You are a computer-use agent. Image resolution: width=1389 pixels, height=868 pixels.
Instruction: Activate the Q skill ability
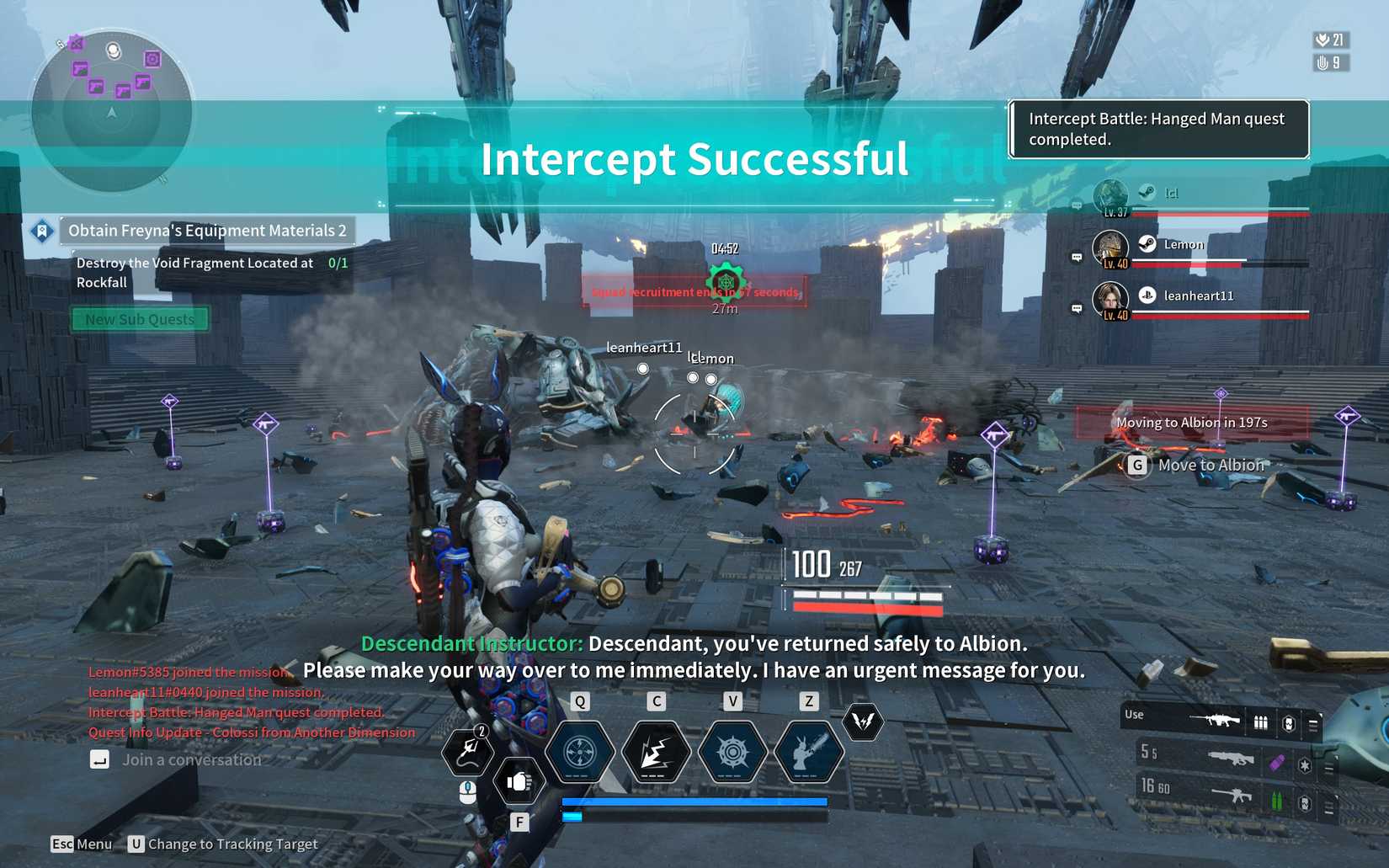point(579,753)
